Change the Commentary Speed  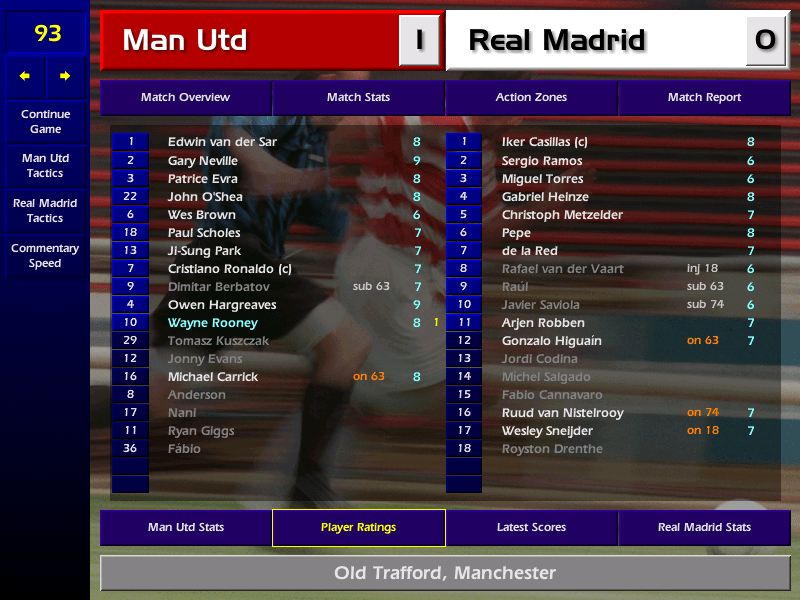pyautogui.click(x=45, y=256)
